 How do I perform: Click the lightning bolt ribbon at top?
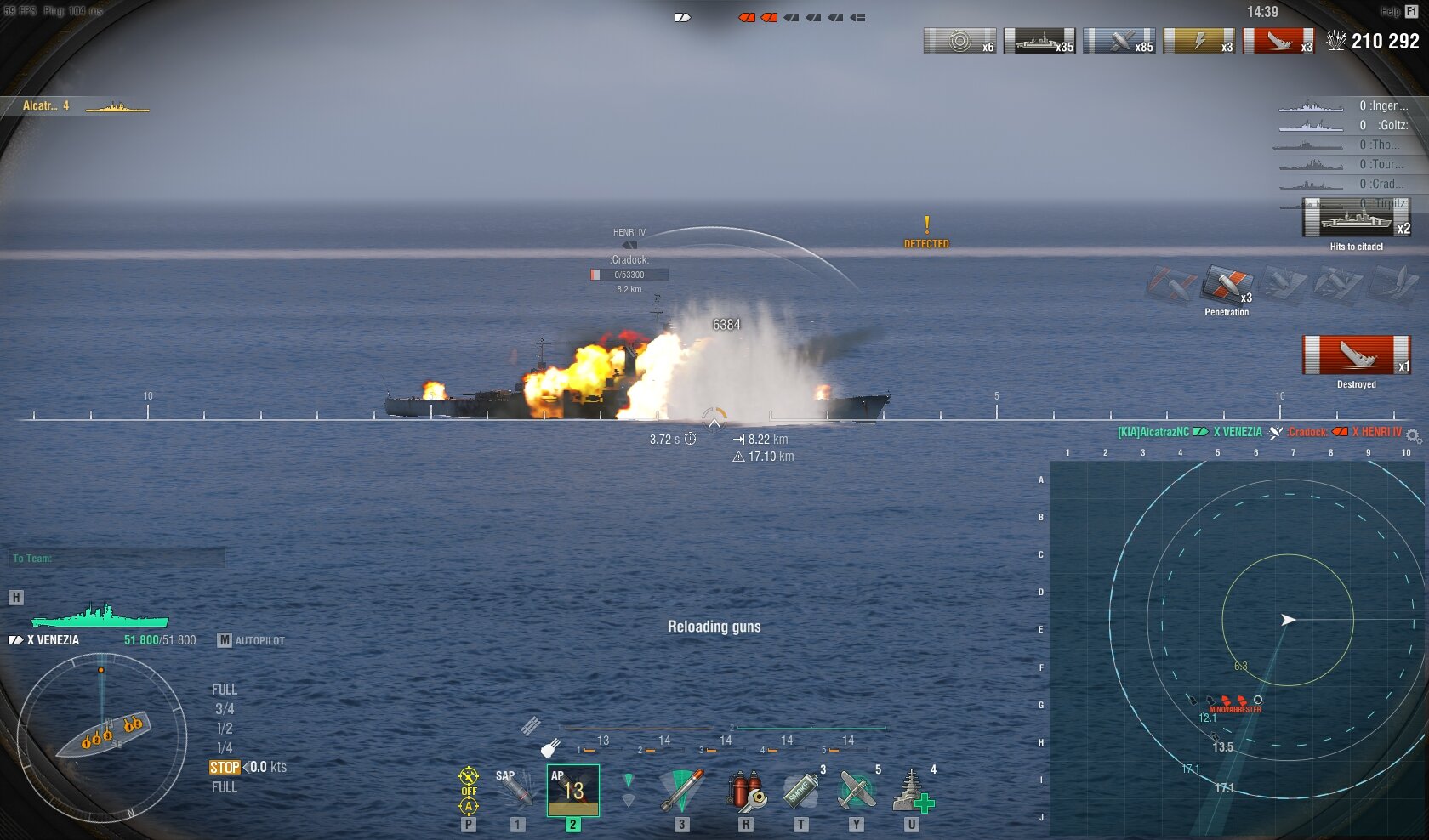click(x=1198, y=41)
